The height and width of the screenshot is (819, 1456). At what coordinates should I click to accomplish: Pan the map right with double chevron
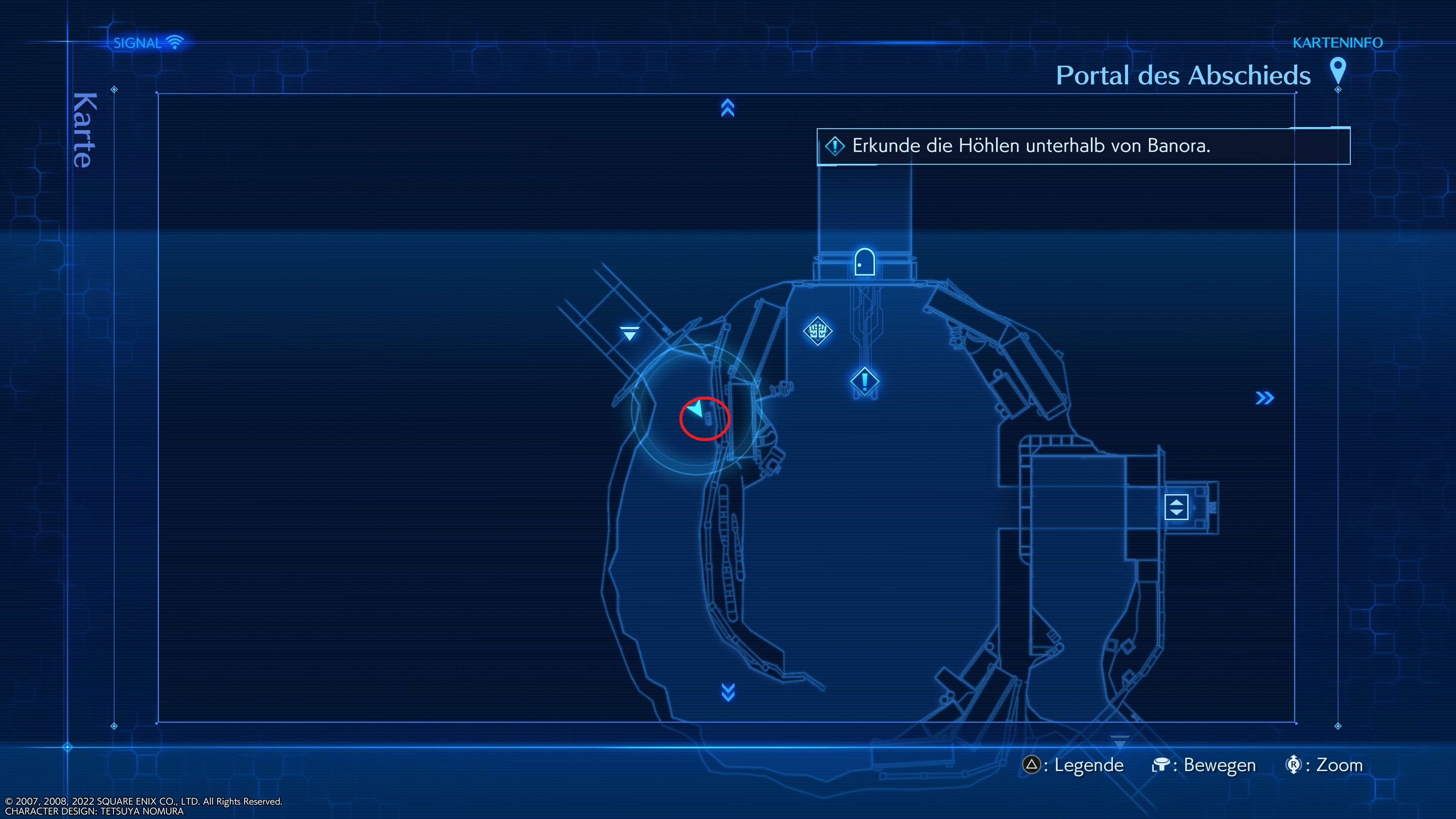pos(1265,398)
